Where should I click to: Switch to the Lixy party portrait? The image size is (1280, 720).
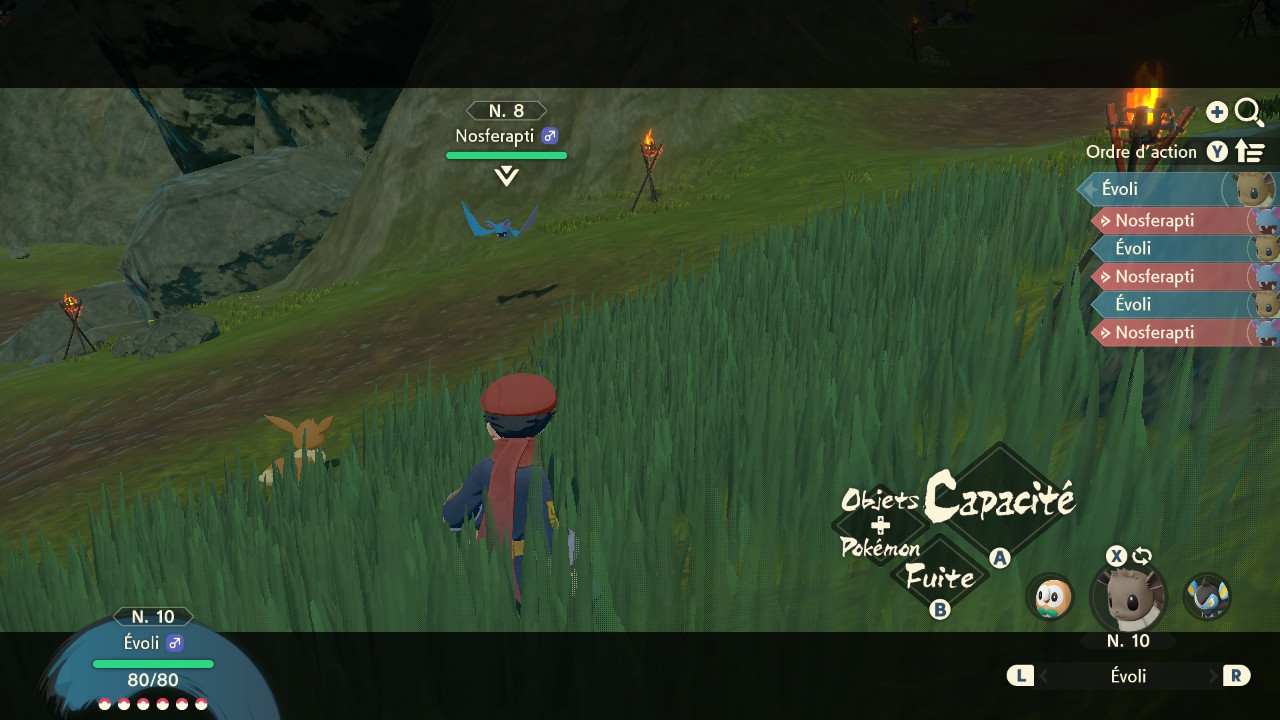click(x=1206, y=597)
